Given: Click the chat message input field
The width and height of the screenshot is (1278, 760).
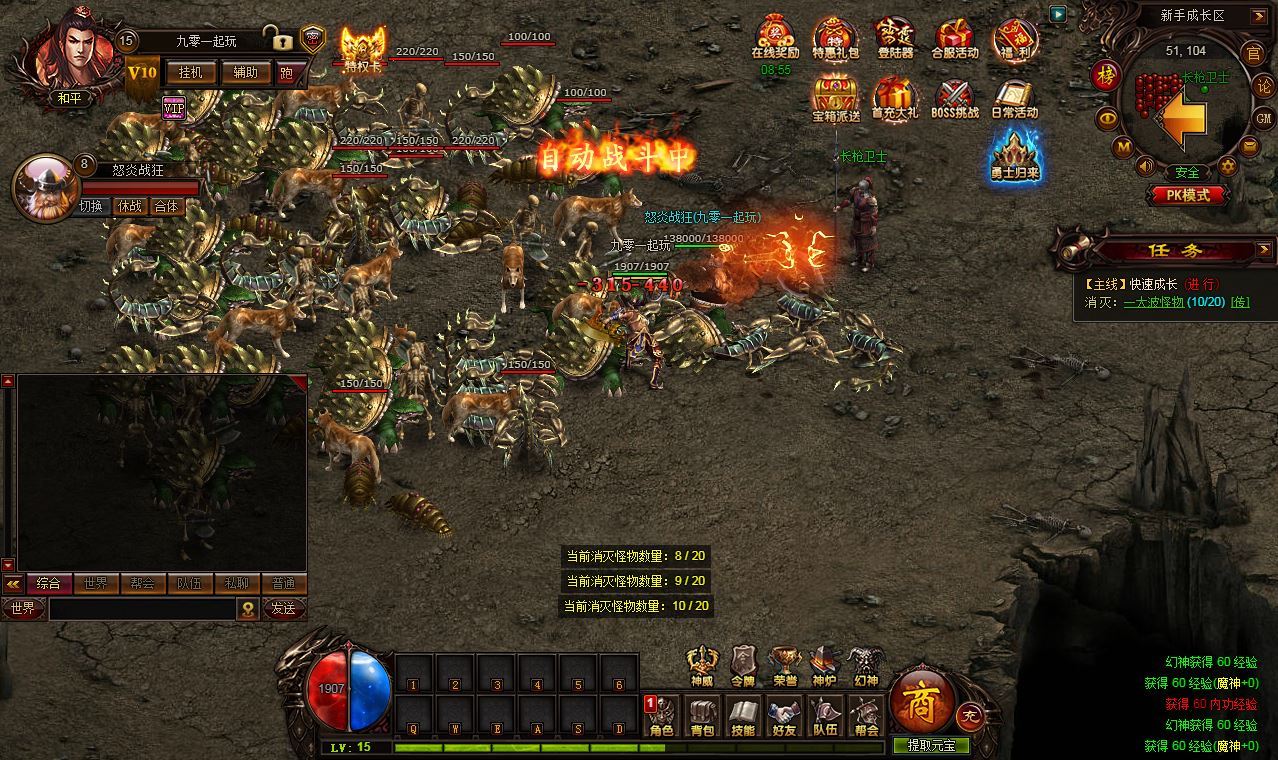Looking at the screenshot, I should (x=142, y=609).
